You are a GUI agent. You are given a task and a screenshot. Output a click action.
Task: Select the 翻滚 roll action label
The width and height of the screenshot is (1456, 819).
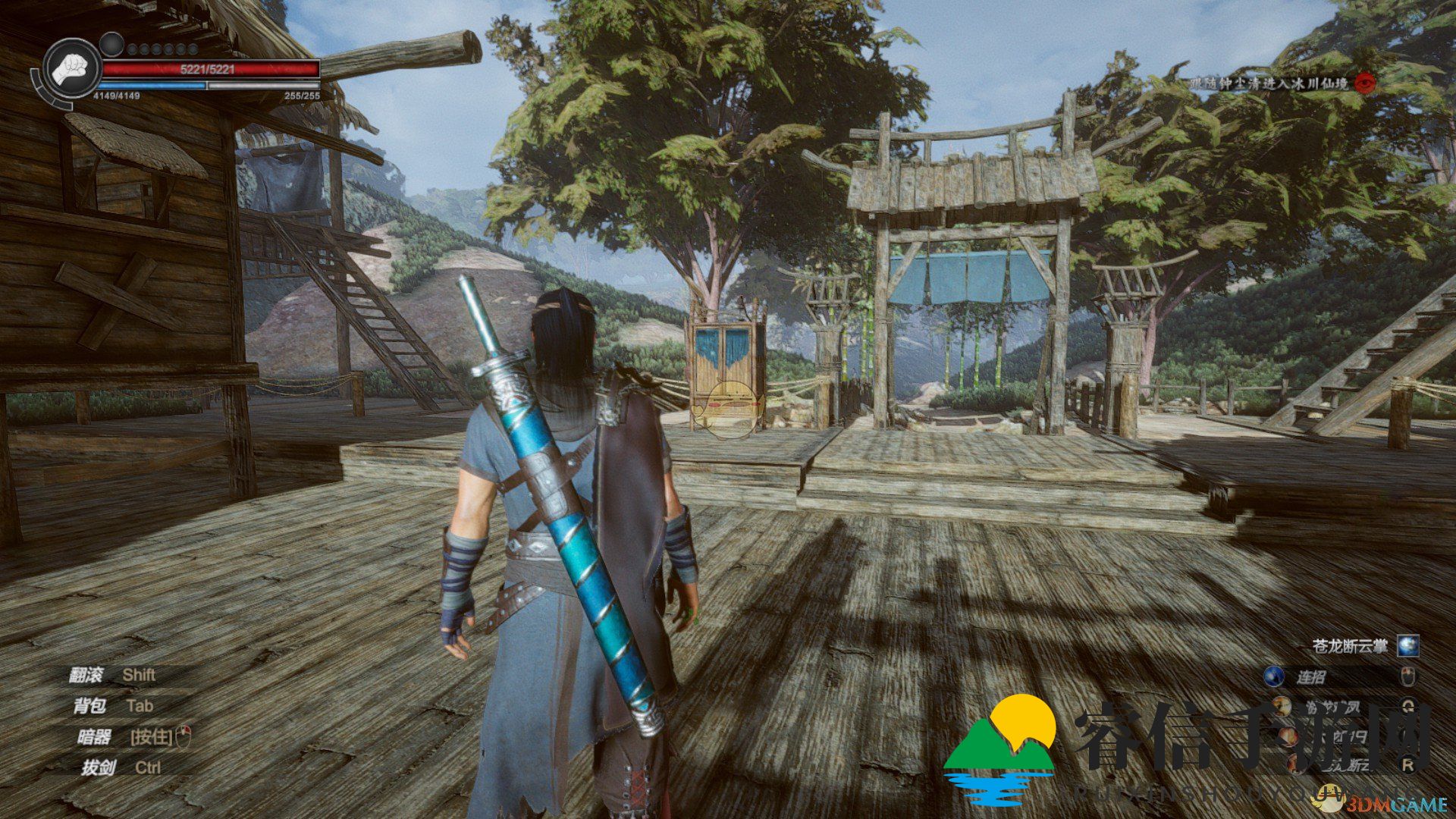coord(85,675)
